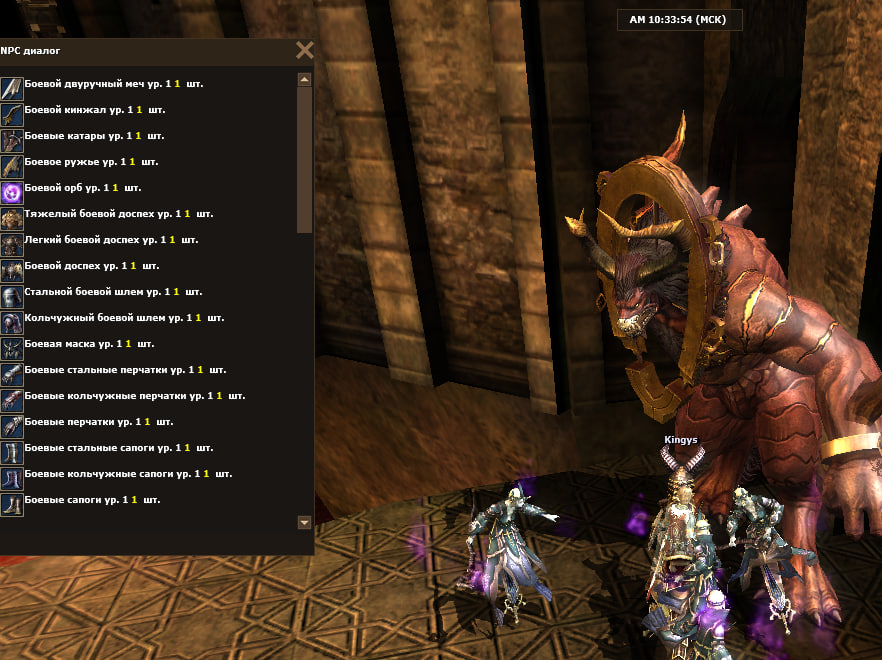
Task: Click the dialog list's scroll-down arrow
Action: 305,522
